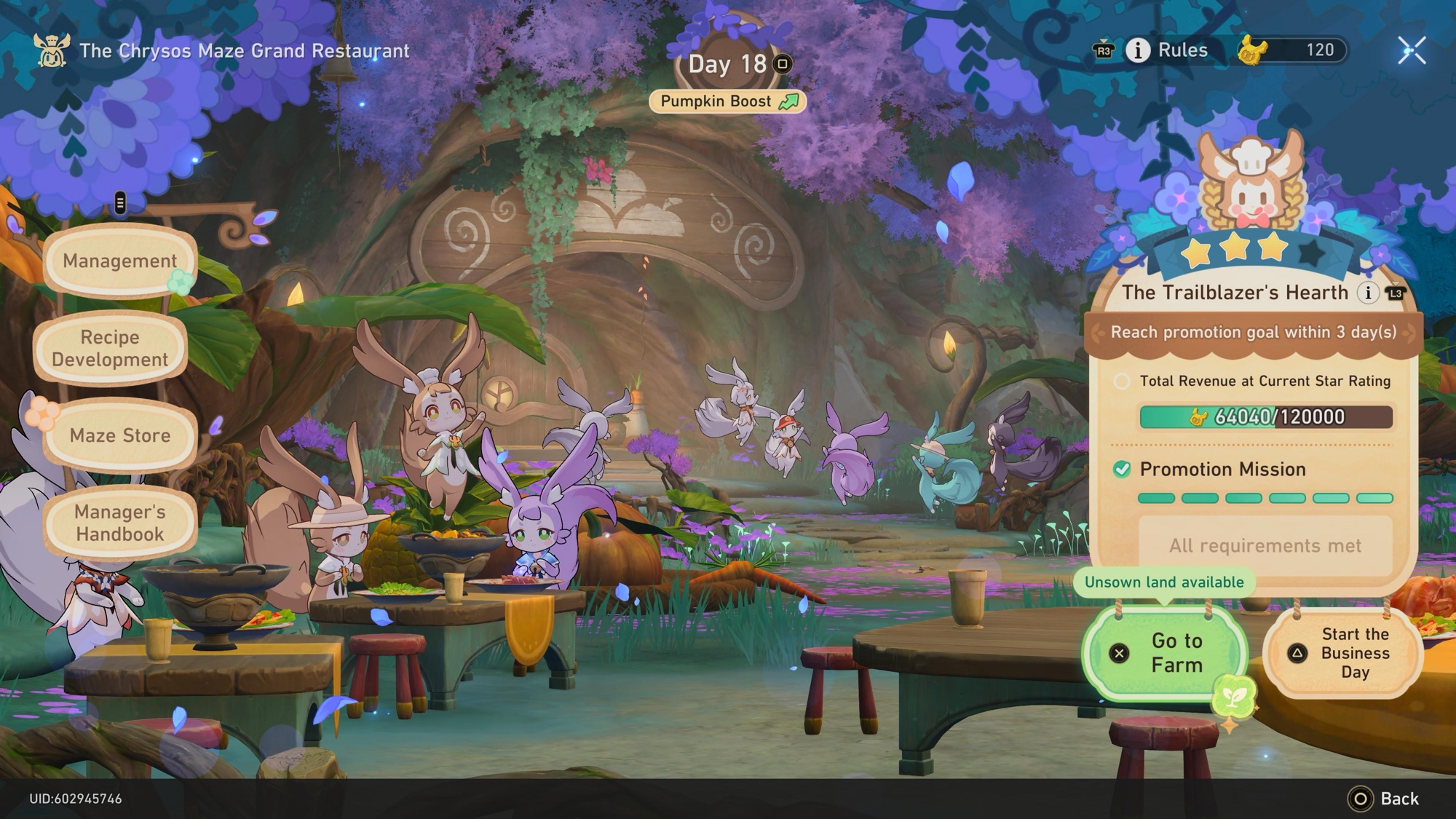Open Recipe Development
Screen dimensions: 1456x819
[x=110, y=348]
